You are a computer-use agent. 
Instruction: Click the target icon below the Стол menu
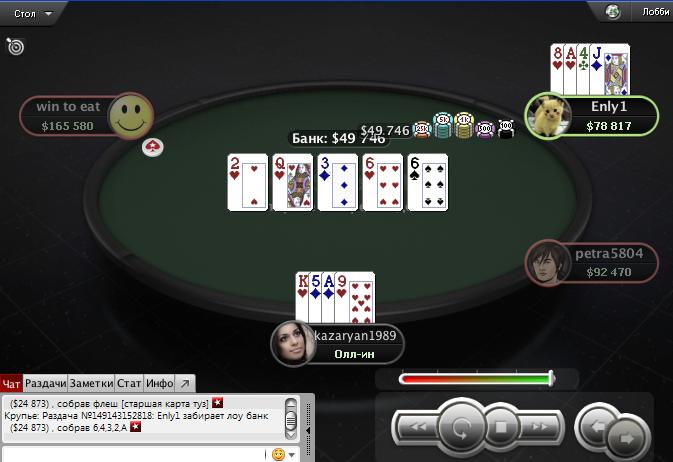[x=15, y=46]
